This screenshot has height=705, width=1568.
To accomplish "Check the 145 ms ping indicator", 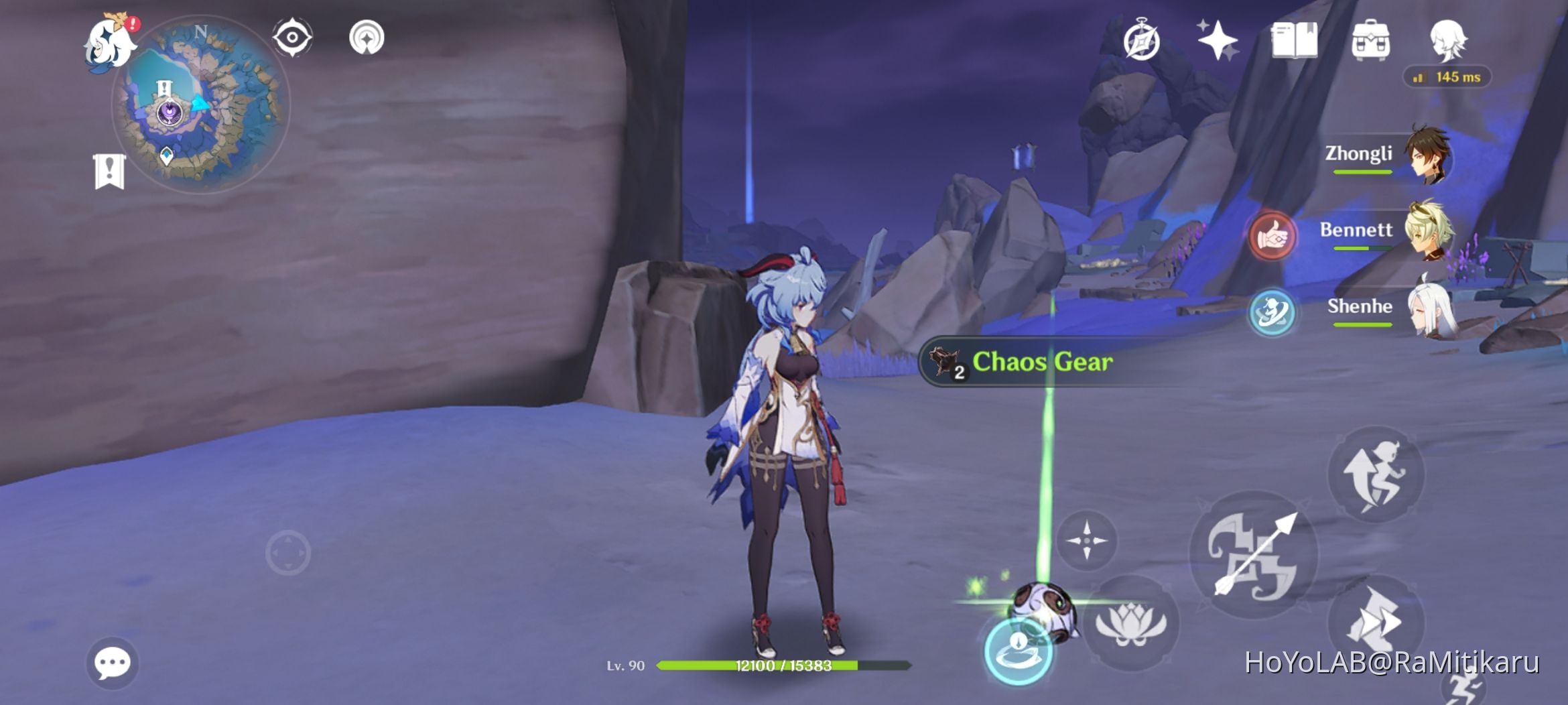I will click(1447, 78).
